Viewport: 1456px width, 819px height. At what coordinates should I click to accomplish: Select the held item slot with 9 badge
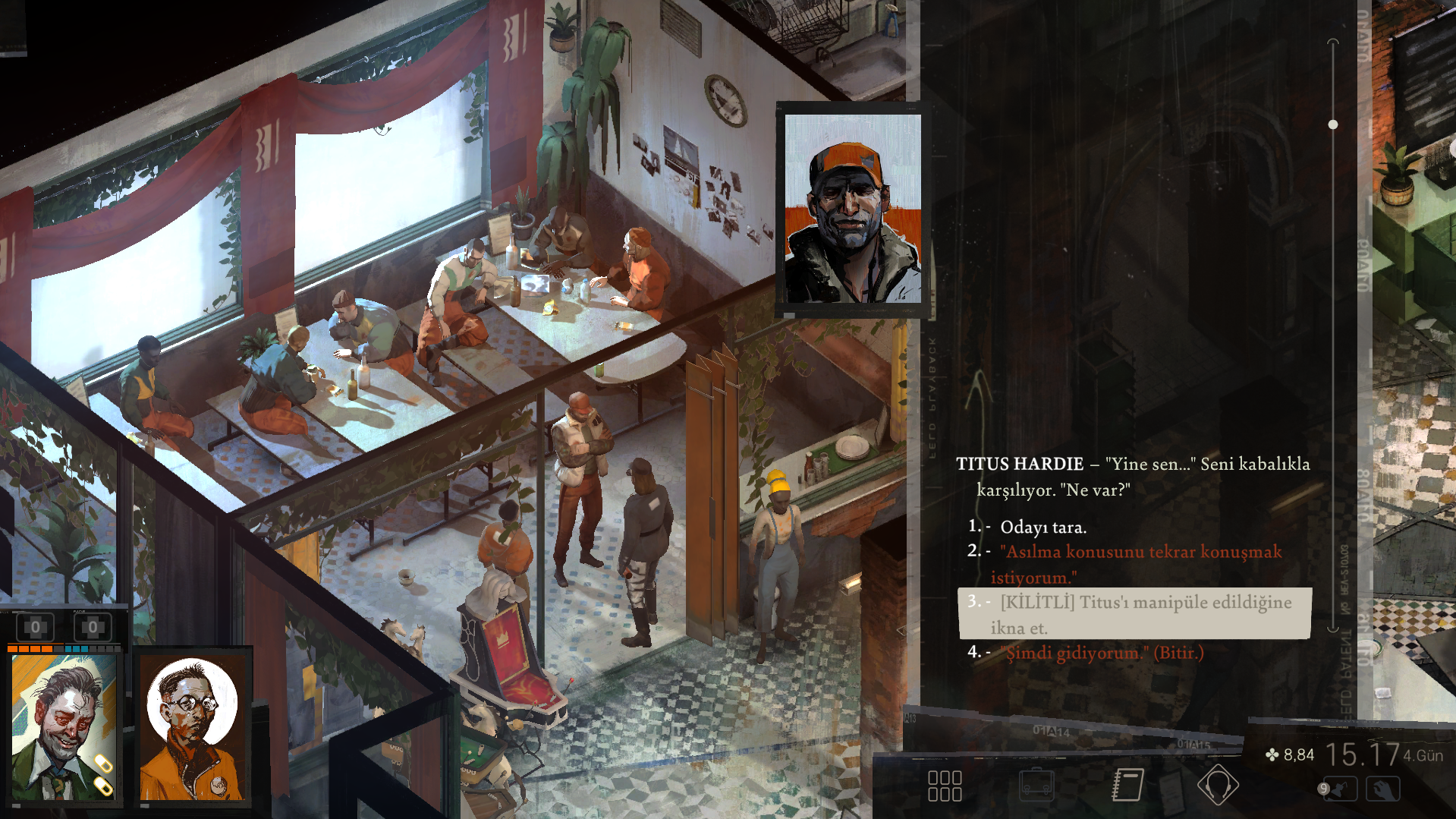[x=1338, y=789]
